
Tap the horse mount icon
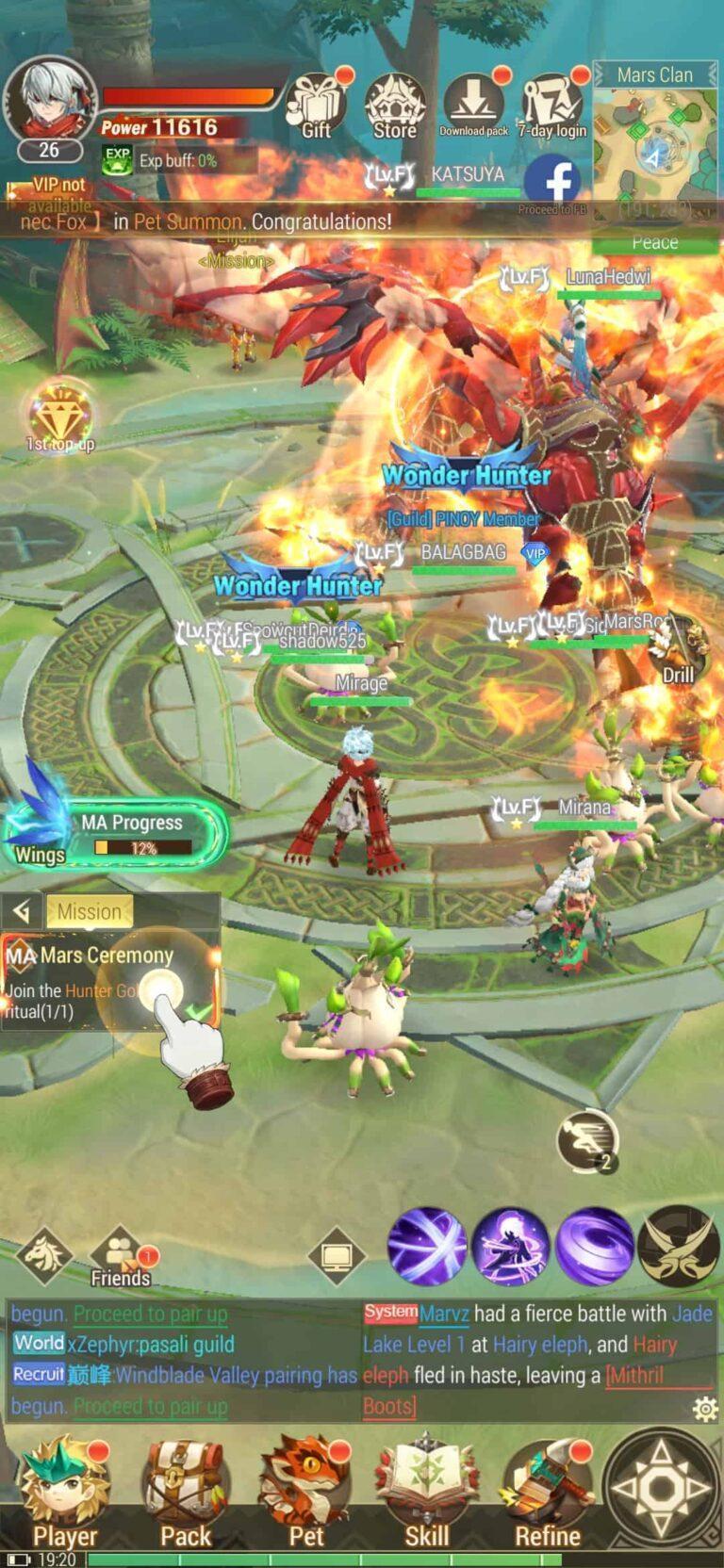click(x=43, y=1253)
